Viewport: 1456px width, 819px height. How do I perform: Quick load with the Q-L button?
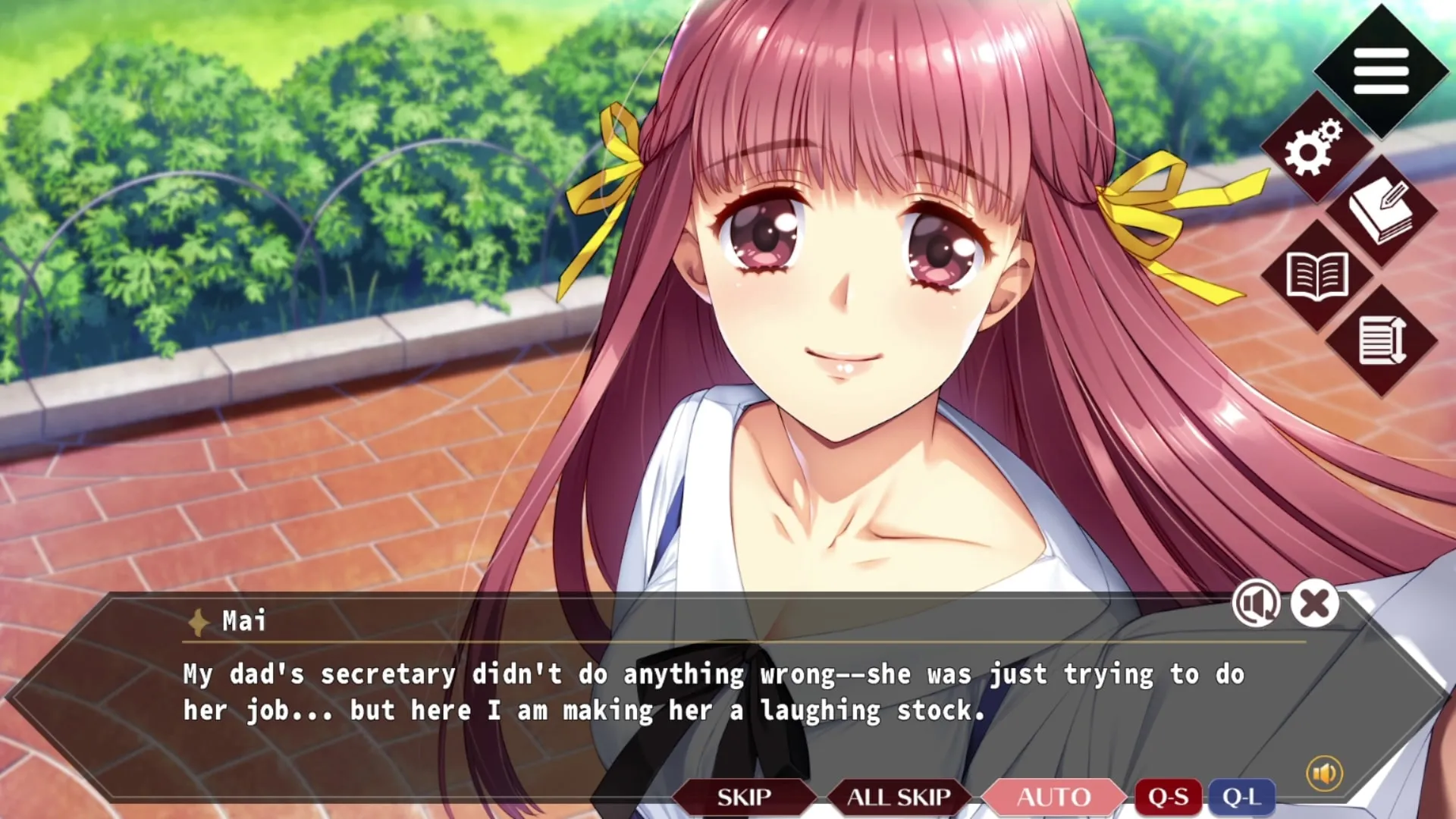coord(1241,797)
